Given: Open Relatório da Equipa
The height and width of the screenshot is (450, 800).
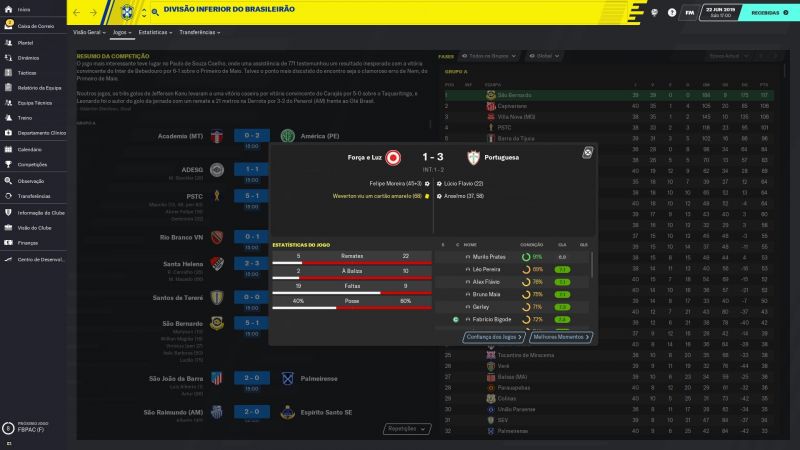Looking at the screenshot, I should pos(40,88).
